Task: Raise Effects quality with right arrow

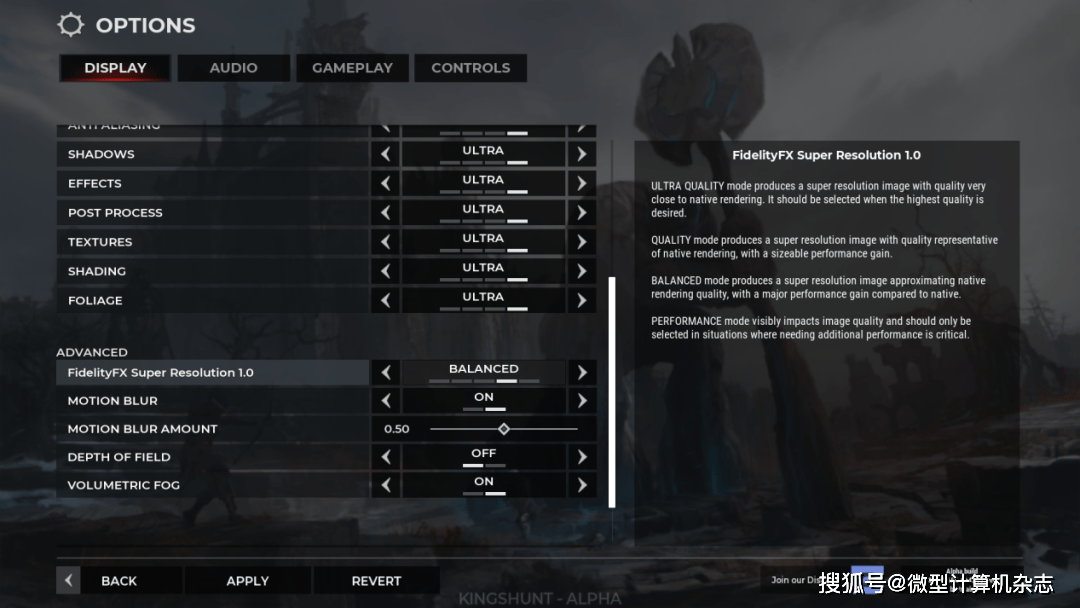Action: [x=581, y=184]
